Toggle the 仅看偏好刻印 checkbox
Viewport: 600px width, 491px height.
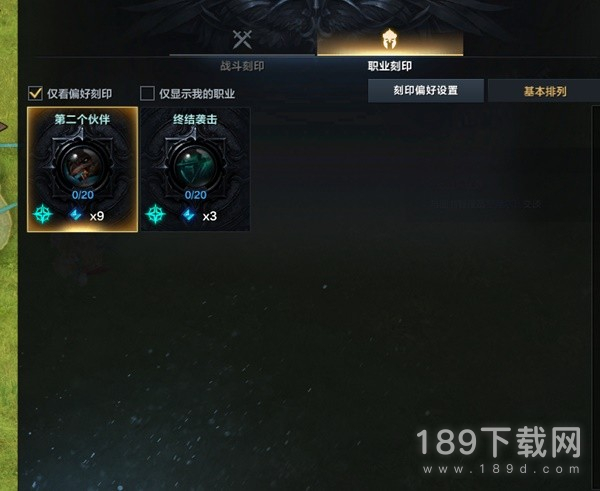pyautogui.click(x=35, y=94)
